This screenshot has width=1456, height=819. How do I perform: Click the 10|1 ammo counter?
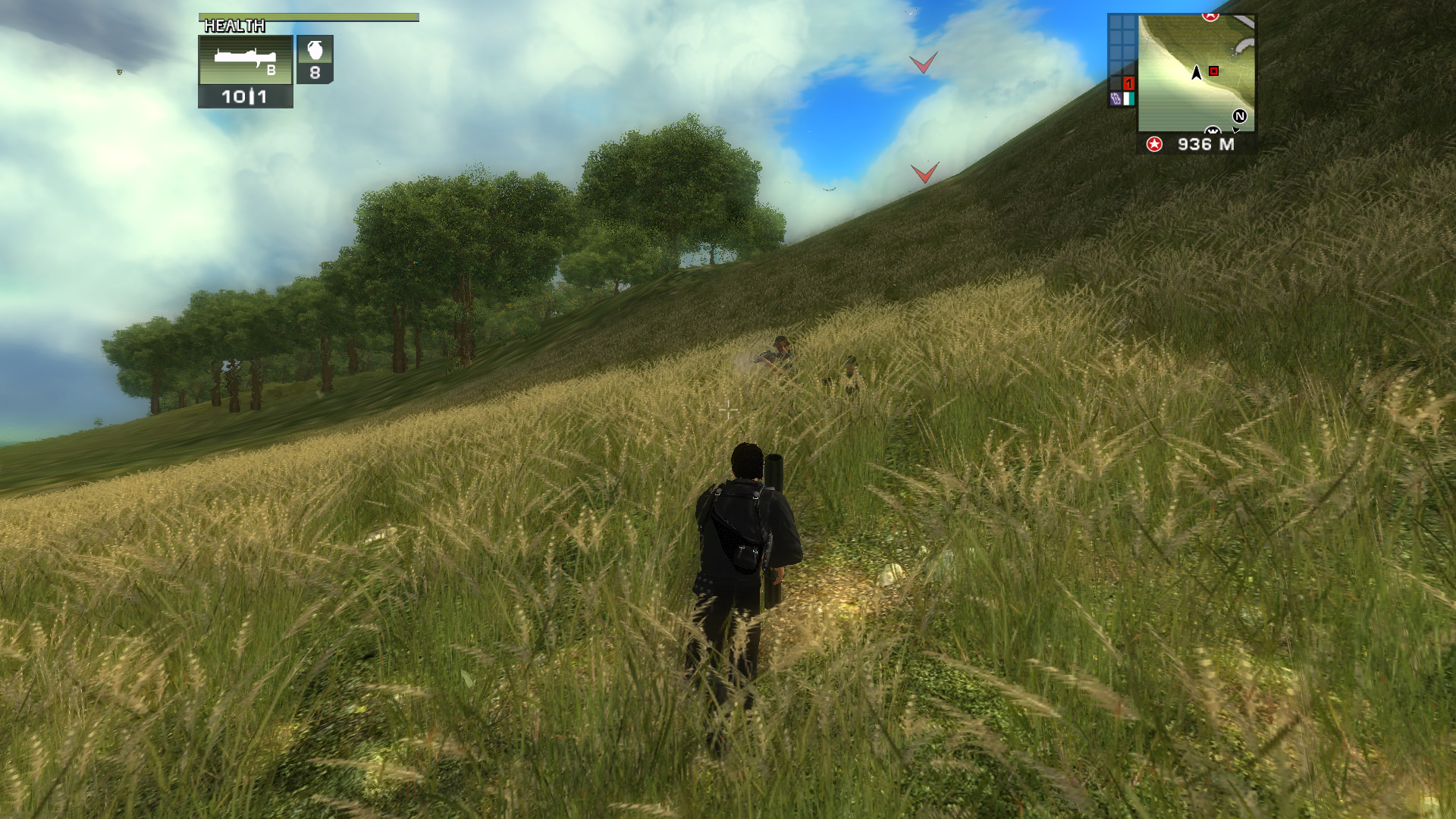point(244,97)
